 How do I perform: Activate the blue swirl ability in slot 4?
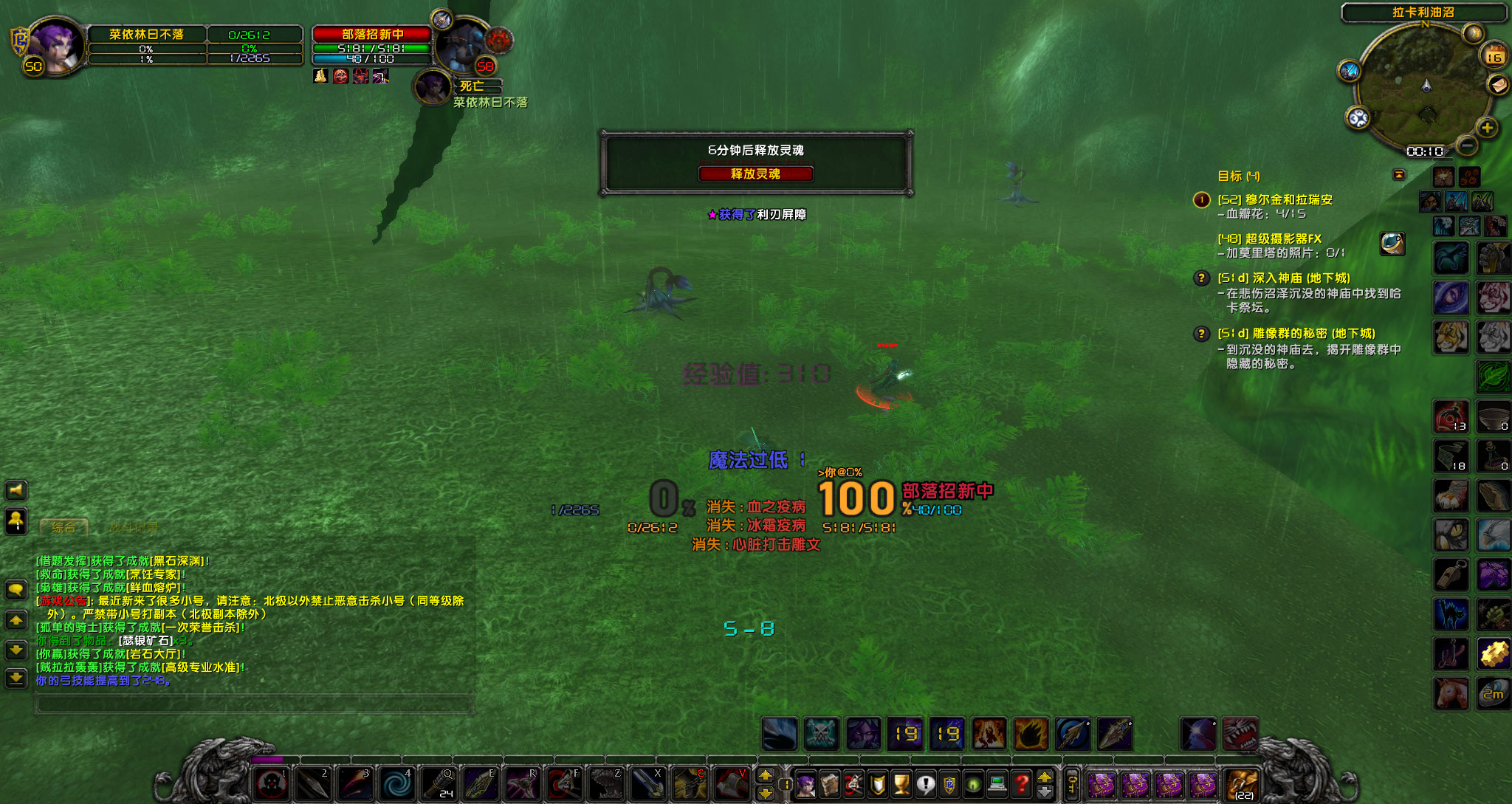[397, 783]
